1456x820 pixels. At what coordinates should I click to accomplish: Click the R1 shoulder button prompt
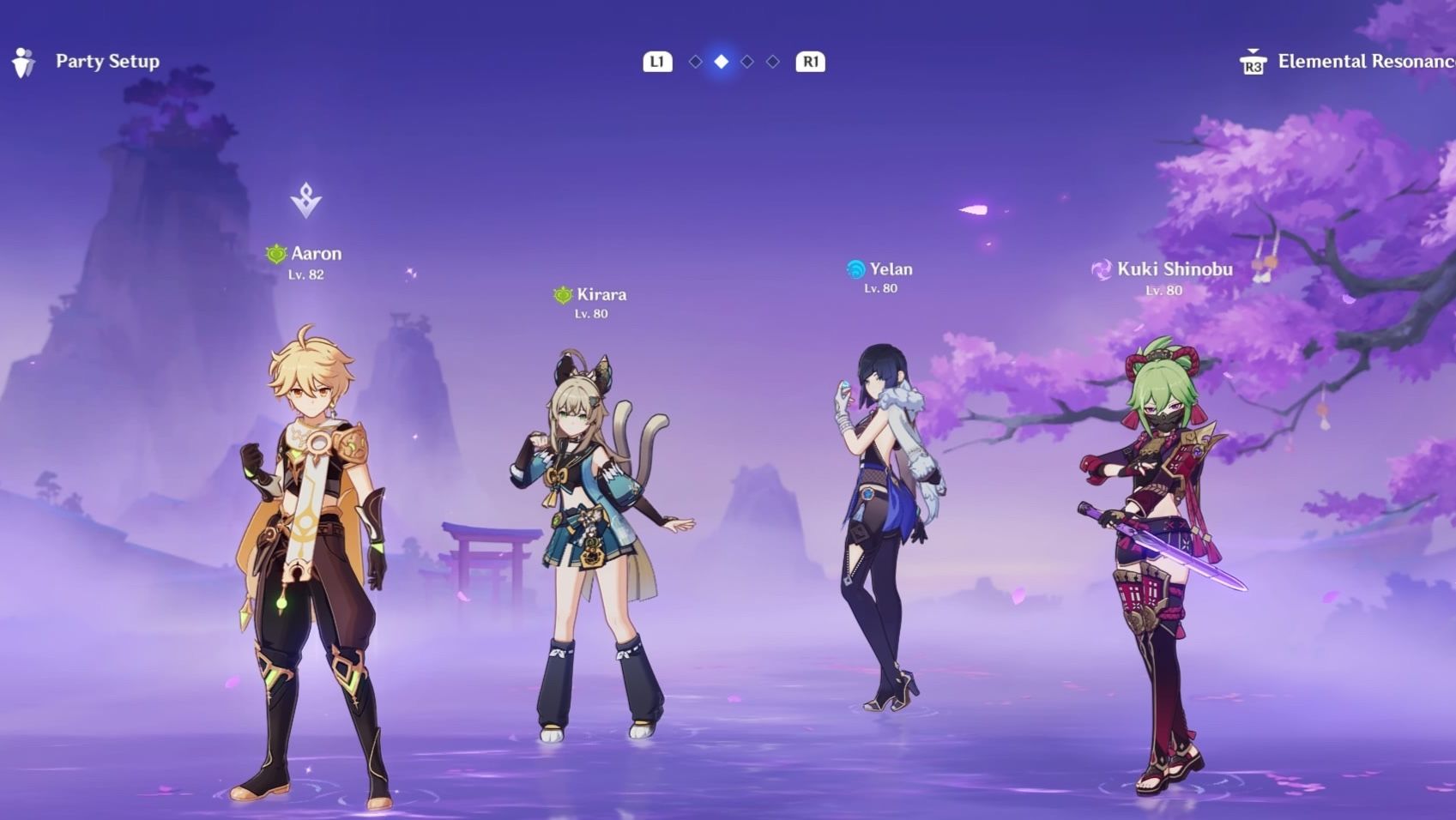click(x=811, y=61)
